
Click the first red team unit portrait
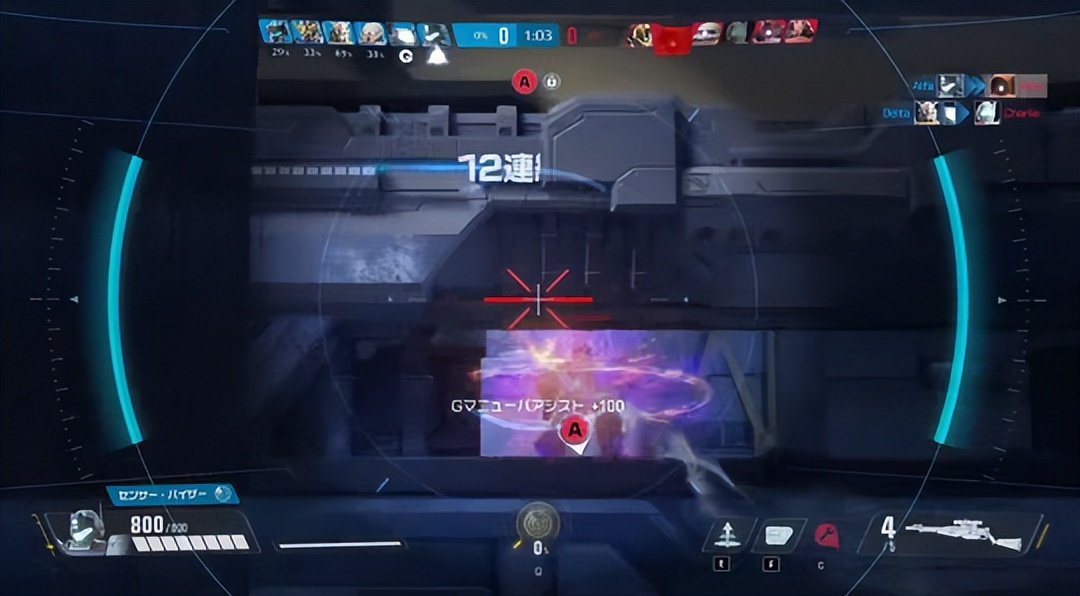pyautogui.click(x=640, y=35)
